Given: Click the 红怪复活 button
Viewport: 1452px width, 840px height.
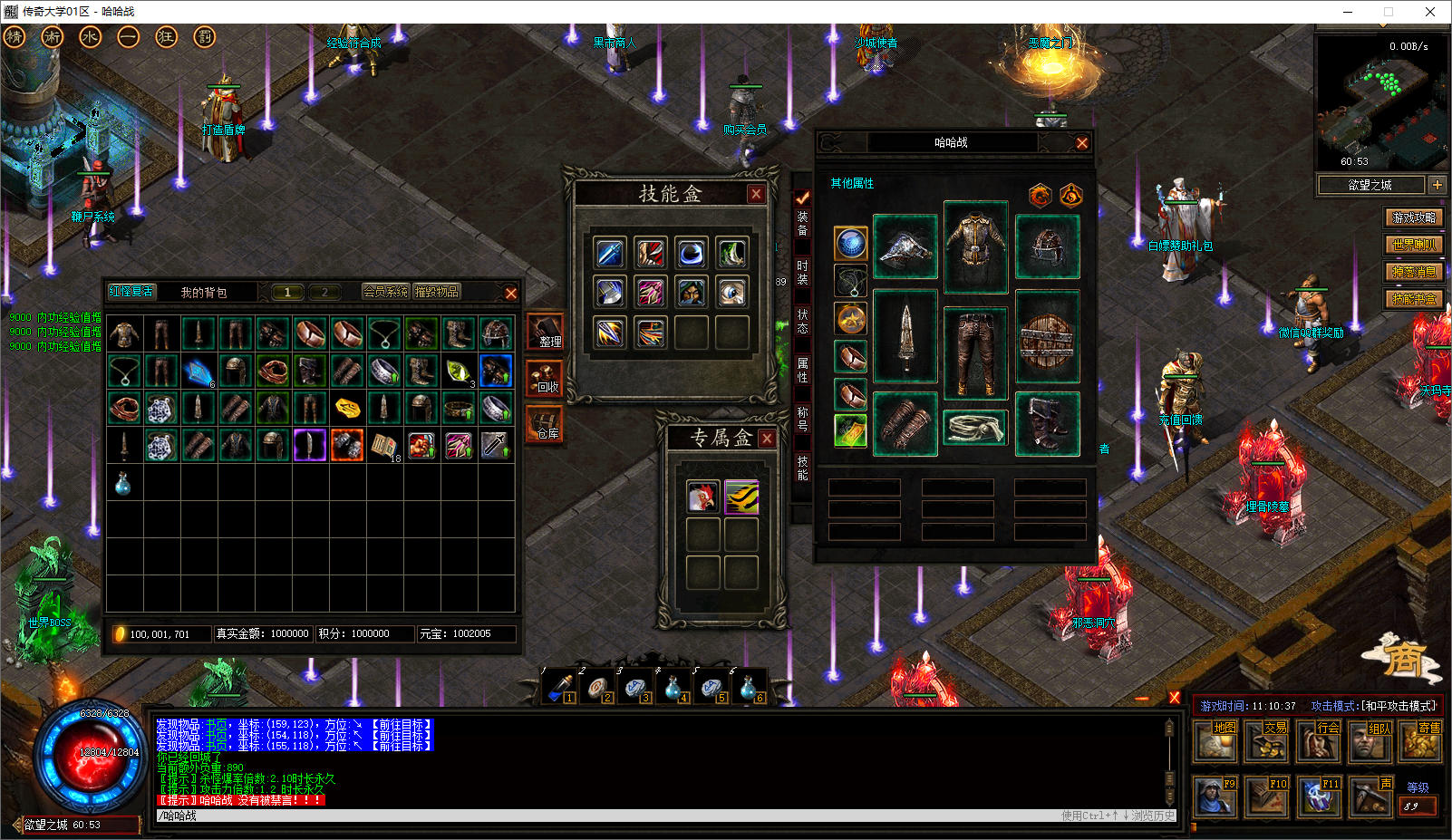Looking at the screenshot, I should 131,292.
